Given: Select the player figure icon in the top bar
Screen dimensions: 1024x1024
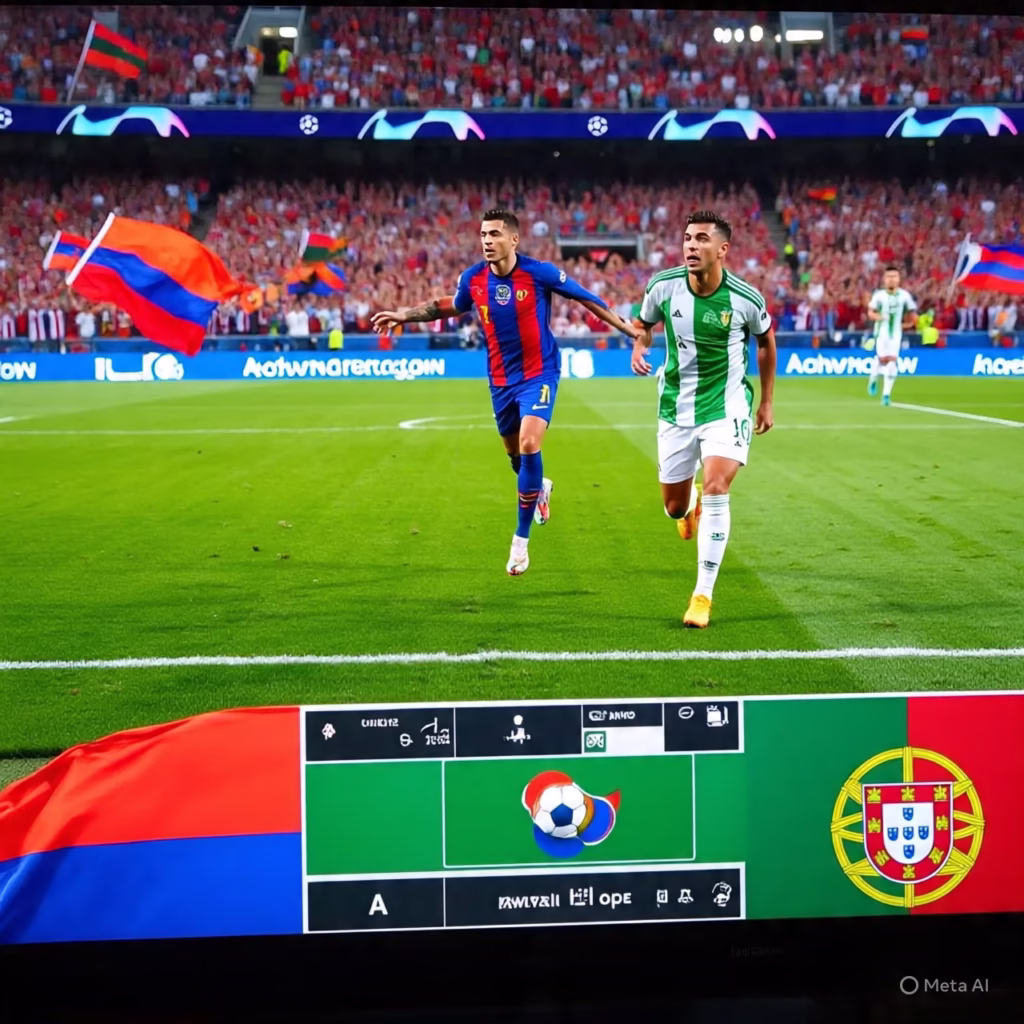Looking at the screenshot, I should 518,730.
